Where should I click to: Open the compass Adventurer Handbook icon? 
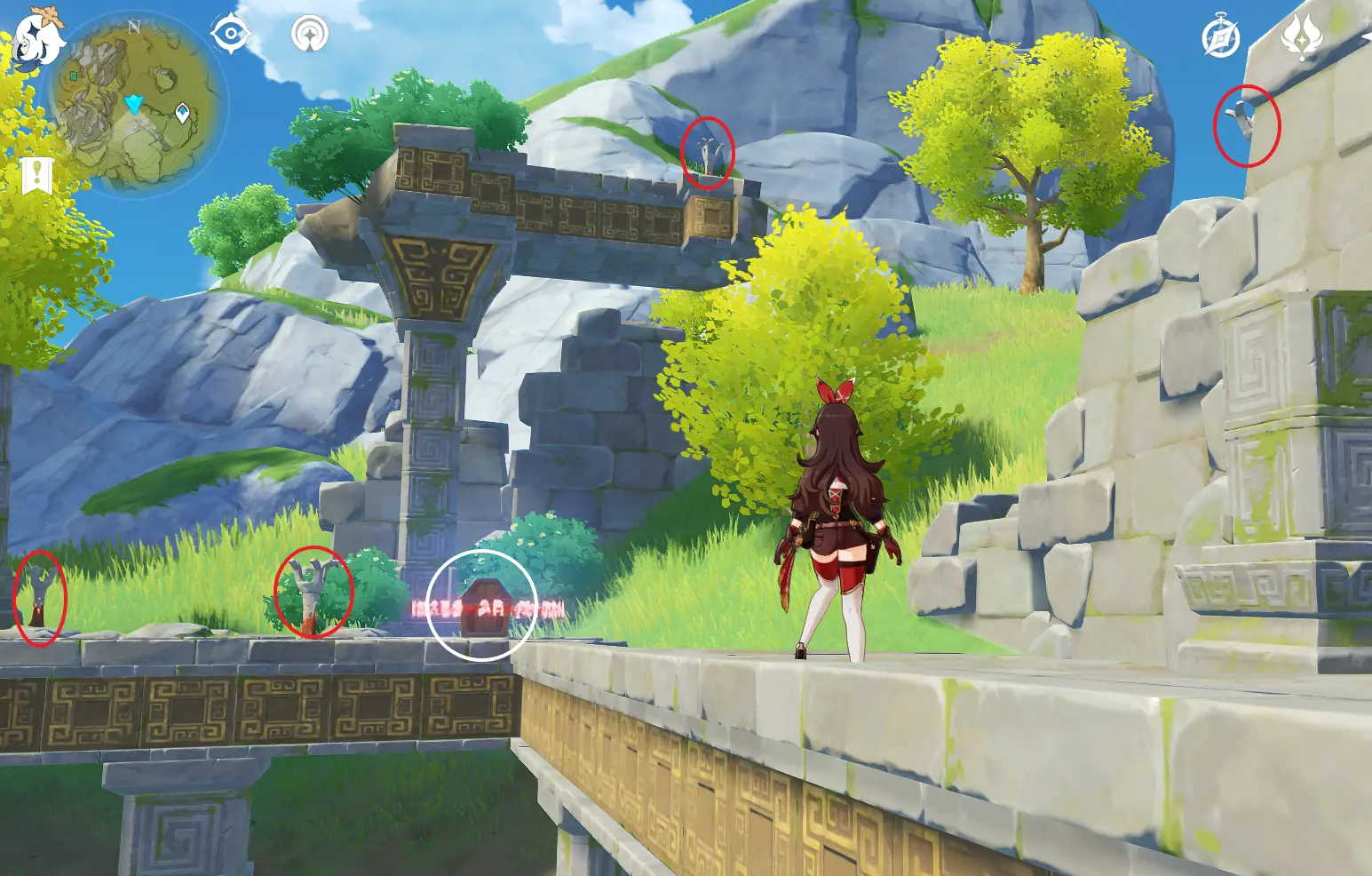click(x=1220, y=37)
